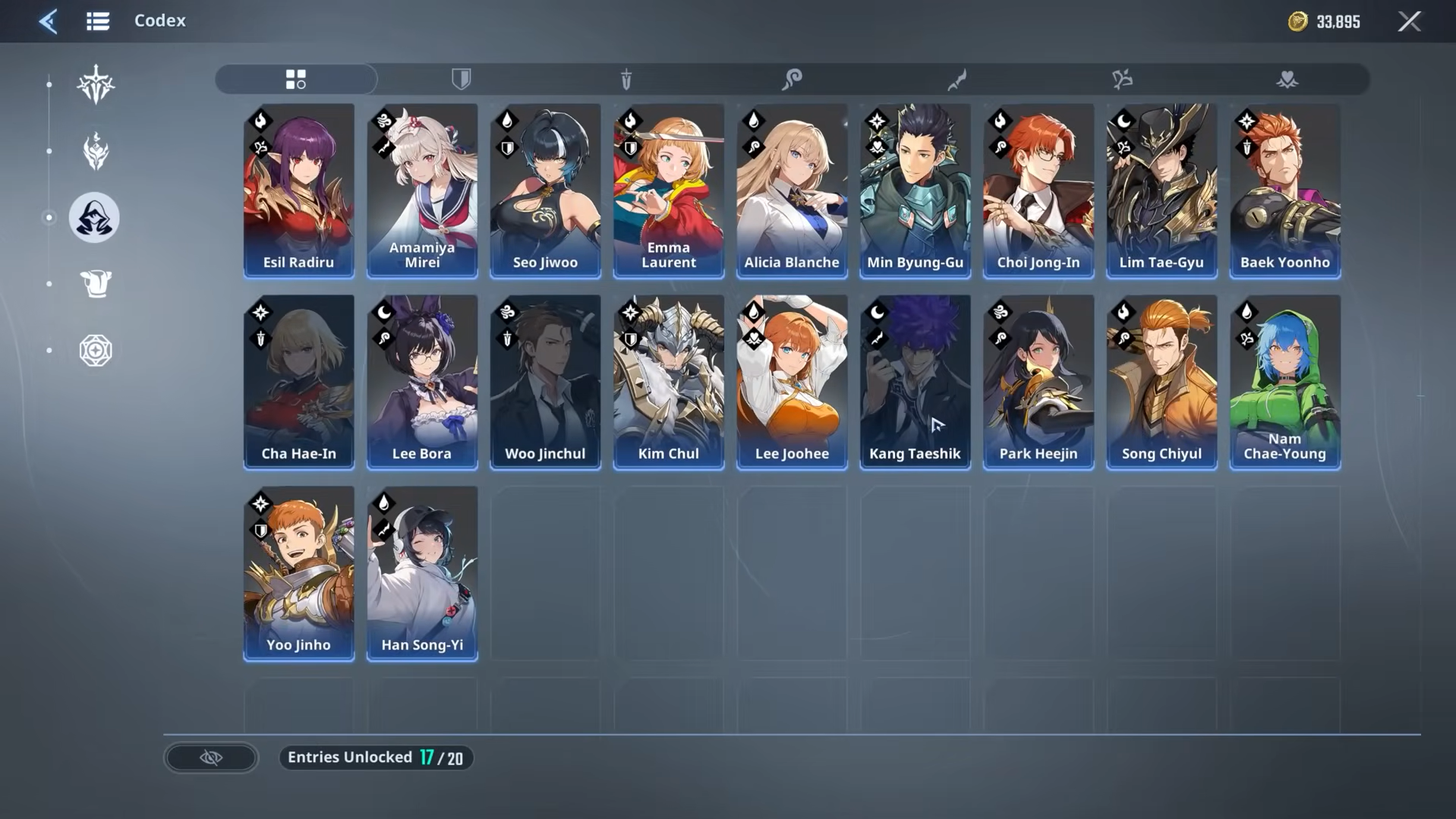This screenshot has height=819, width=1456.
Task: Toggle the hidden entries eye button
Action: 211,758
